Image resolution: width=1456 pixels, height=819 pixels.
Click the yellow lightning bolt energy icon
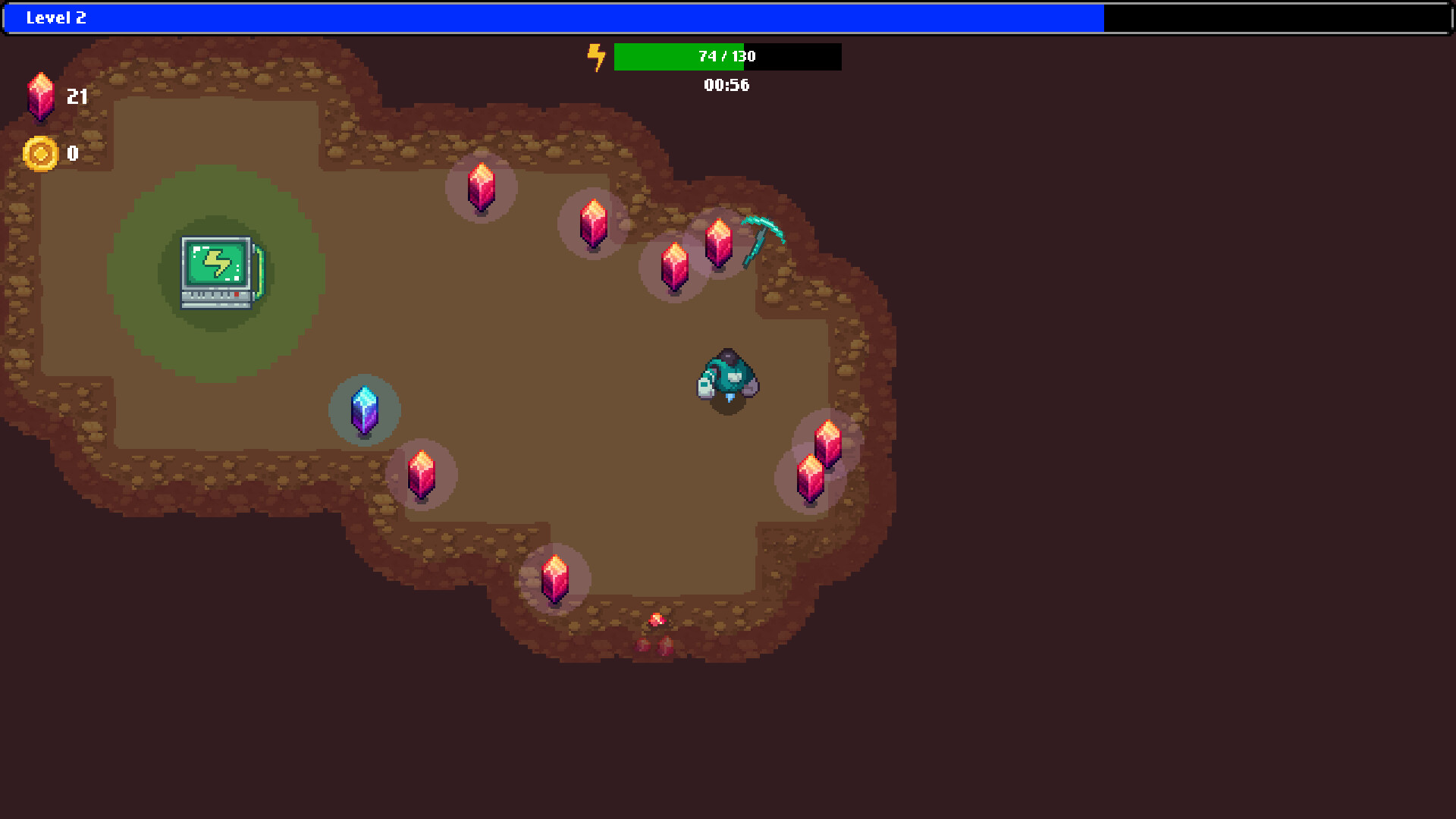(596, 56)
